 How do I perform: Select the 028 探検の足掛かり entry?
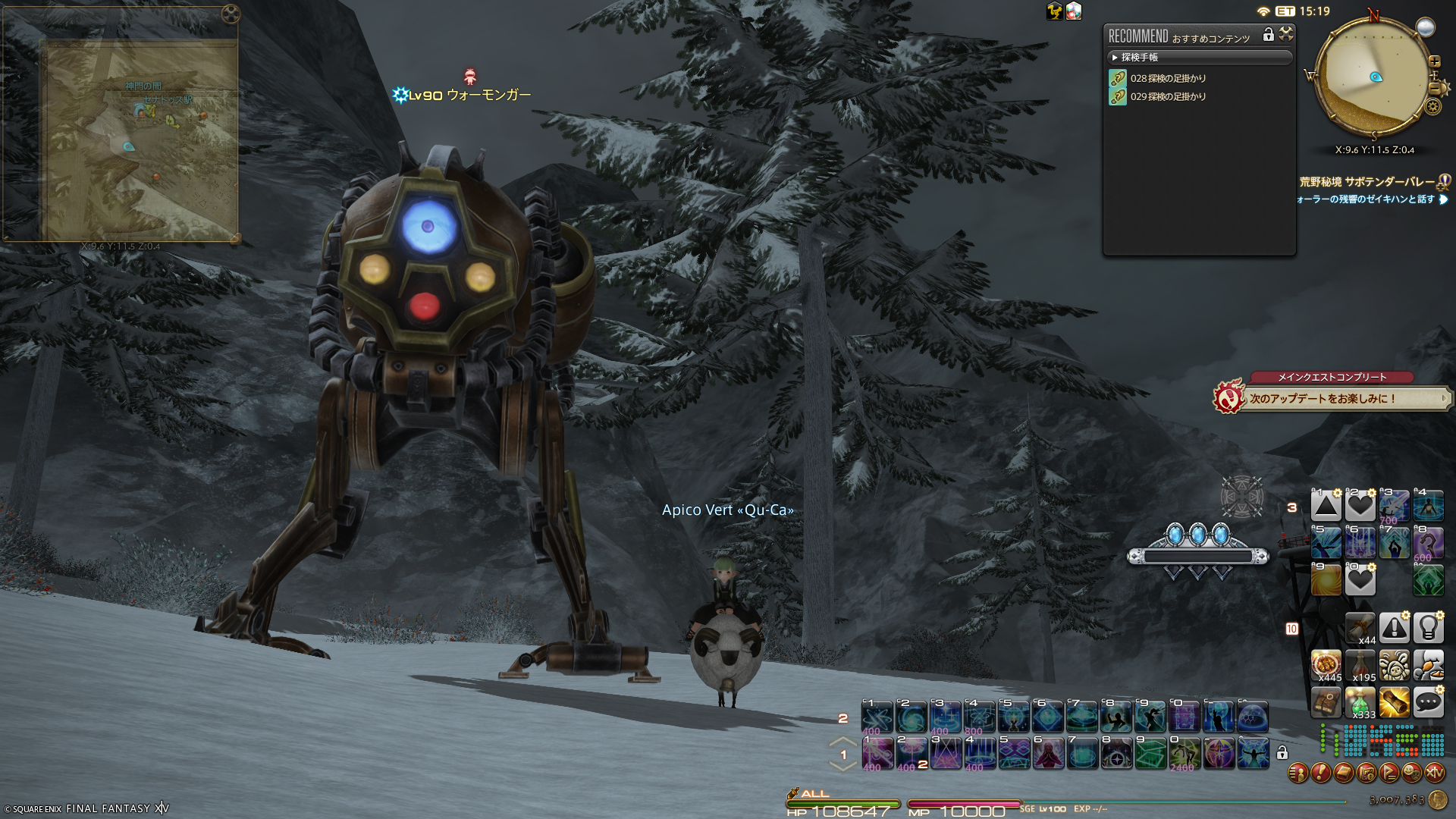click(x=1167, y=78)
